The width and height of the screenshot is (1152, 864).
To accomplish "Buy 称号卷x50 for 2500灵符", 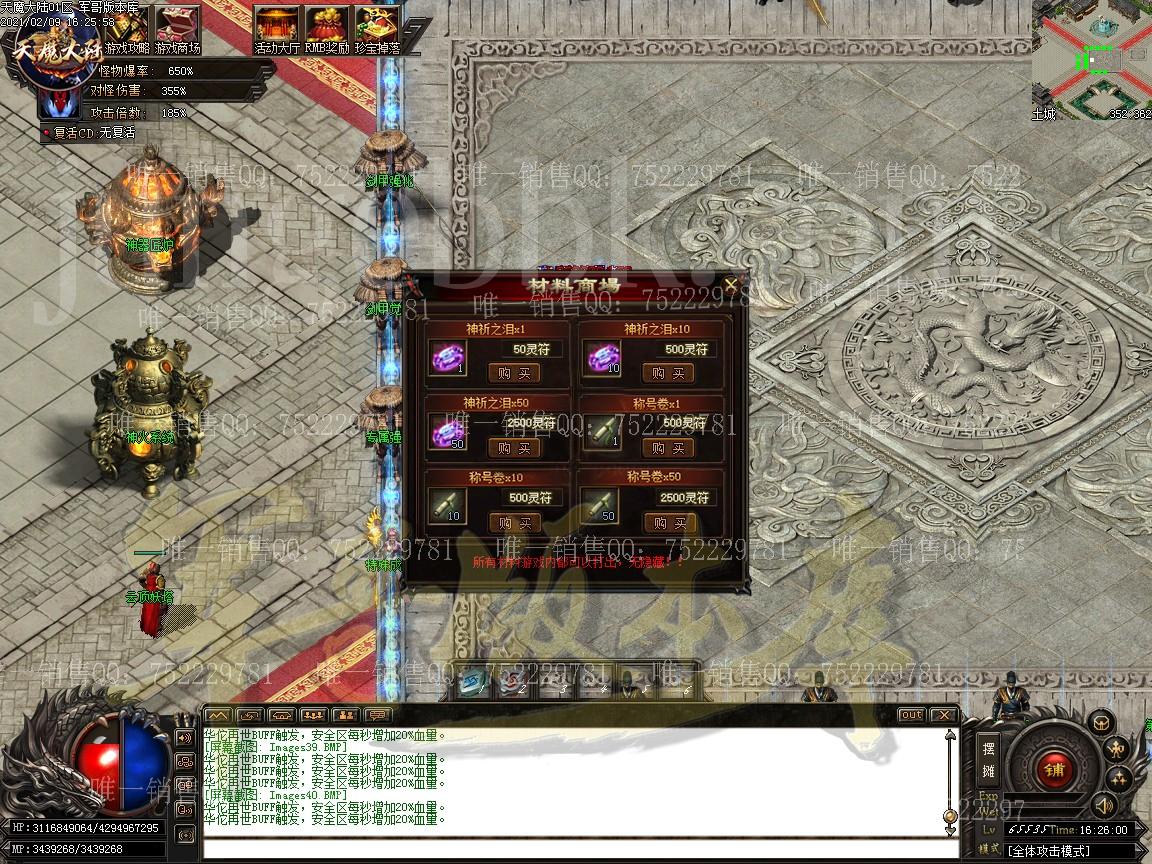I will tap(667, 523).
